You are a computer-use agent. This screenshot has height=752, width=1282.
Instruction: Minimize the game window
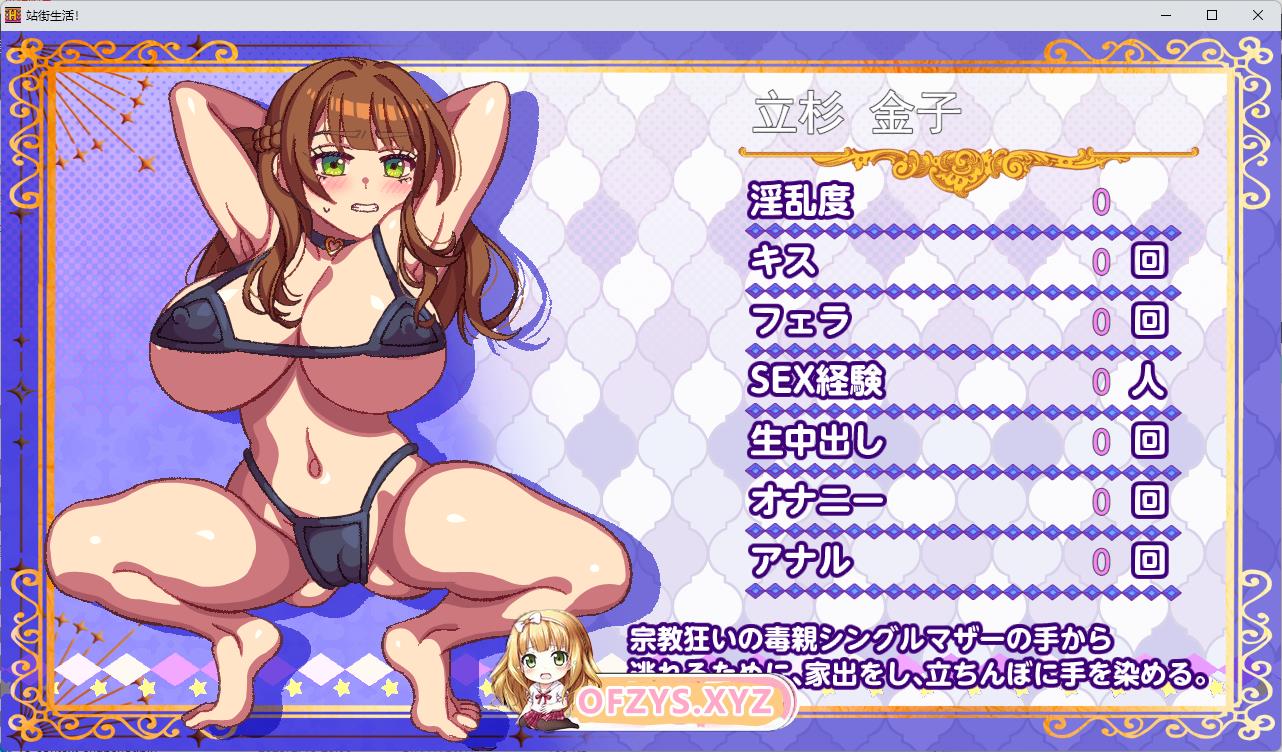point(1166,15)
